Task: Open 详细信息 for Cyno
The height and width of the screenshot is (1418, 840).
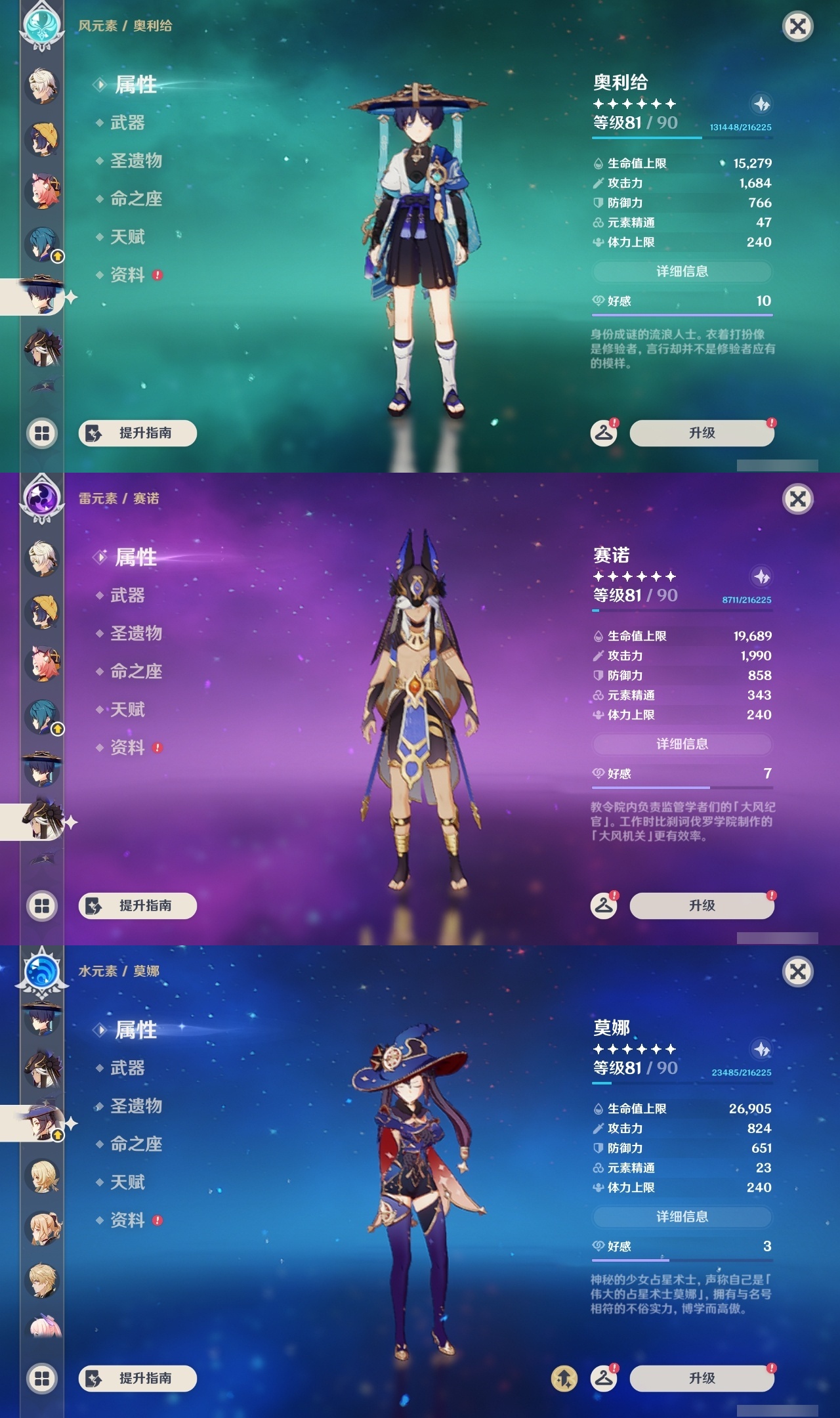Action: tap(682, 744)
